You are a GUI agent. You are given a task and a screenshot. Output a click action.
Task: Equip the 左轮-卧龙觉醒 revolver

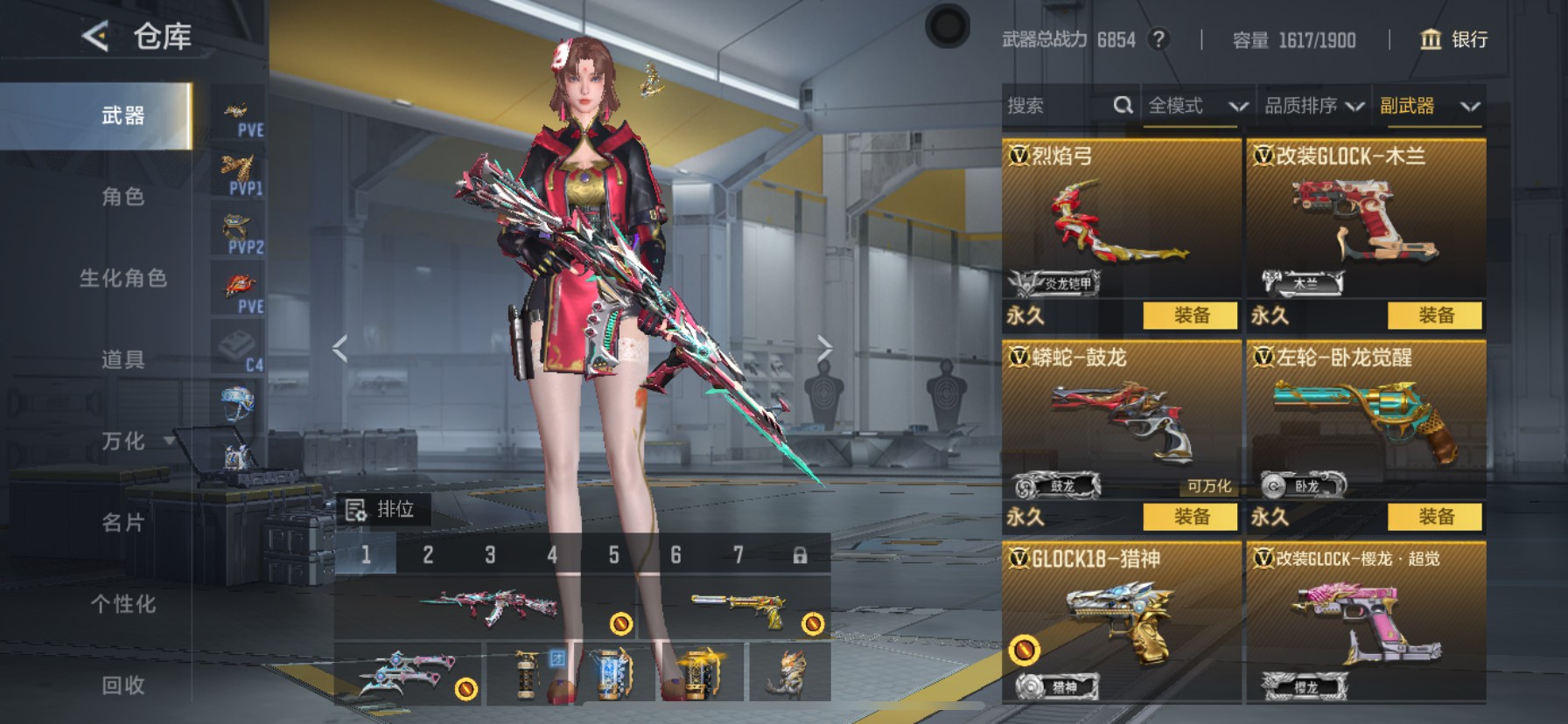pyautogui.click(x=1435, y=517)
